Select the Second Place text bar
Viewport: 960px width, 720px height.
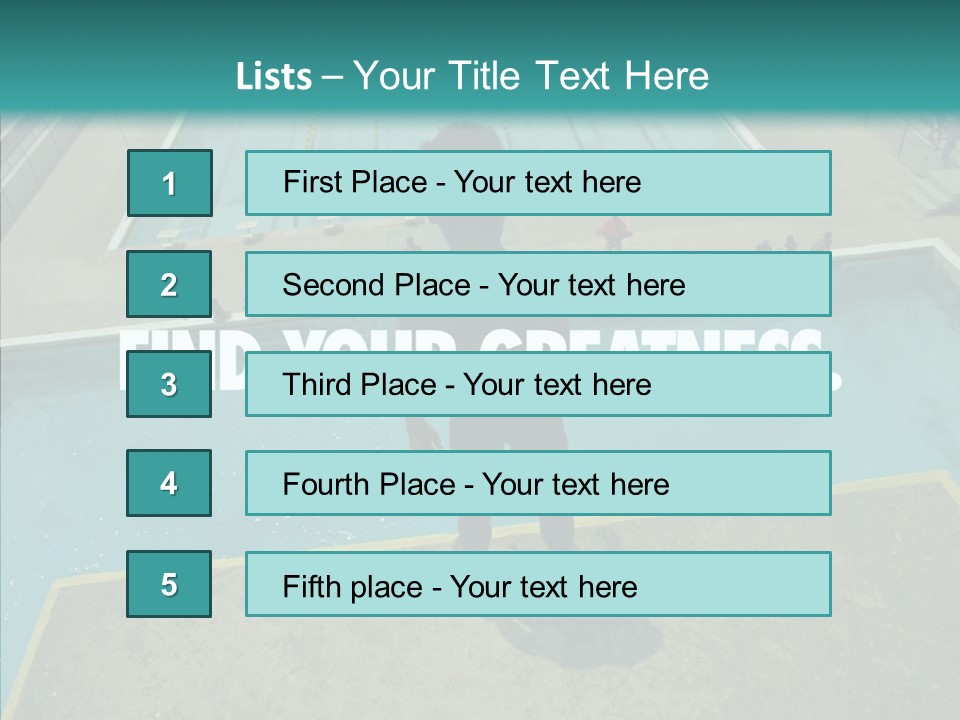tap(538, 284)
